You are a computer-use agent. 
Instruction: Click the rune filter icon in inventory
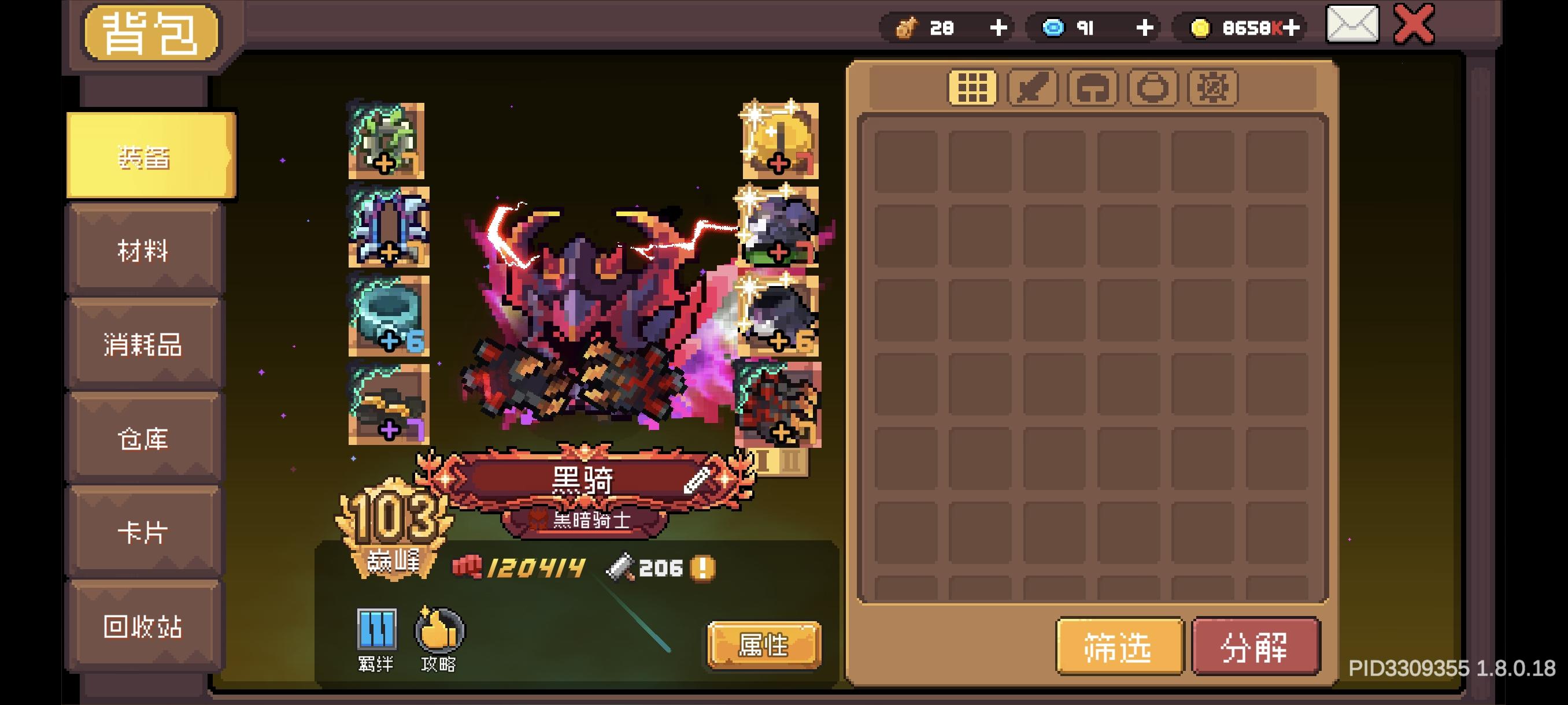click(x=1213, y=87)
